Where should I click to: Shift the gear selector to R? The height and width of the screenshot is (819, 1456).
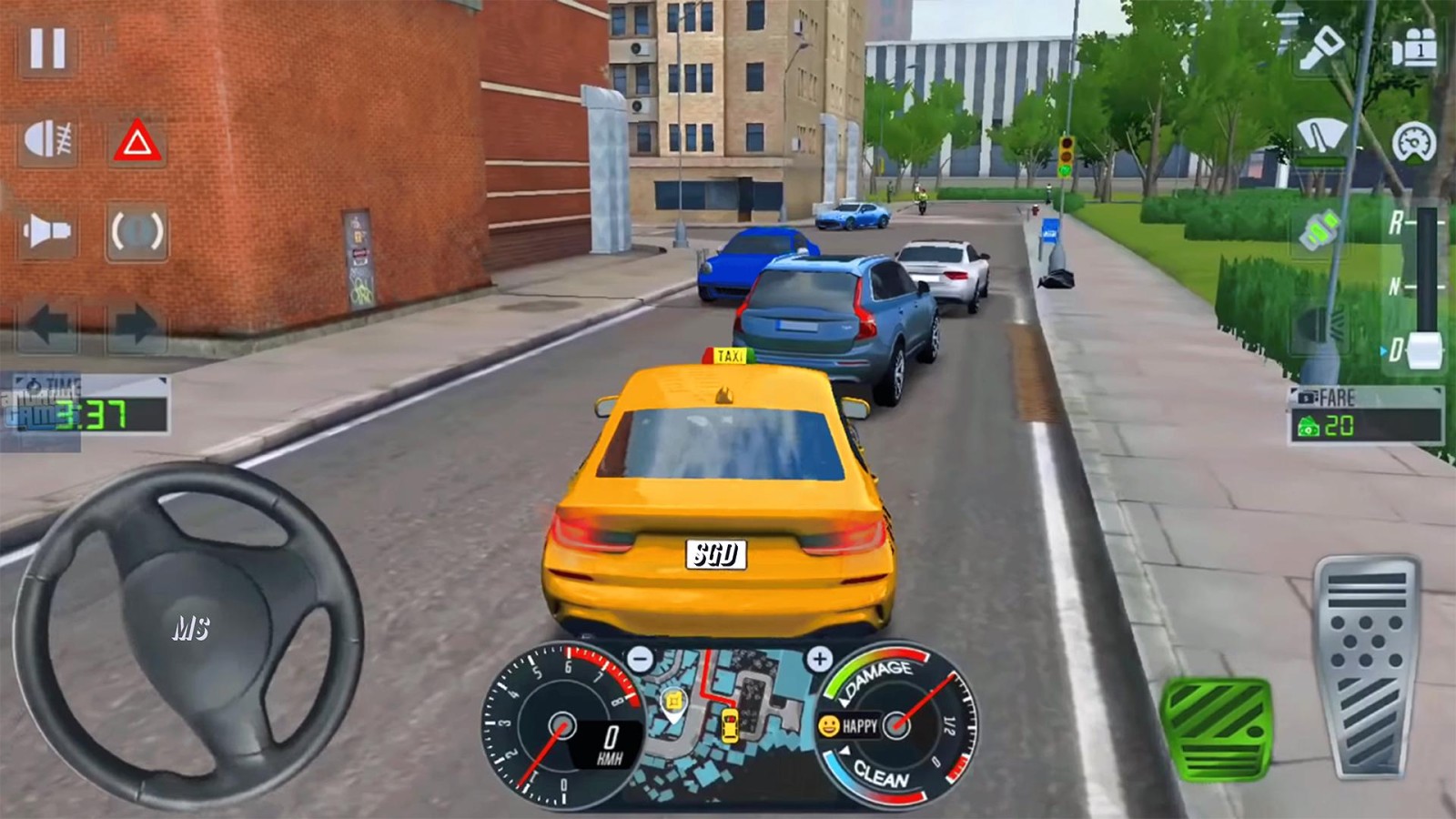[1397, 223]
